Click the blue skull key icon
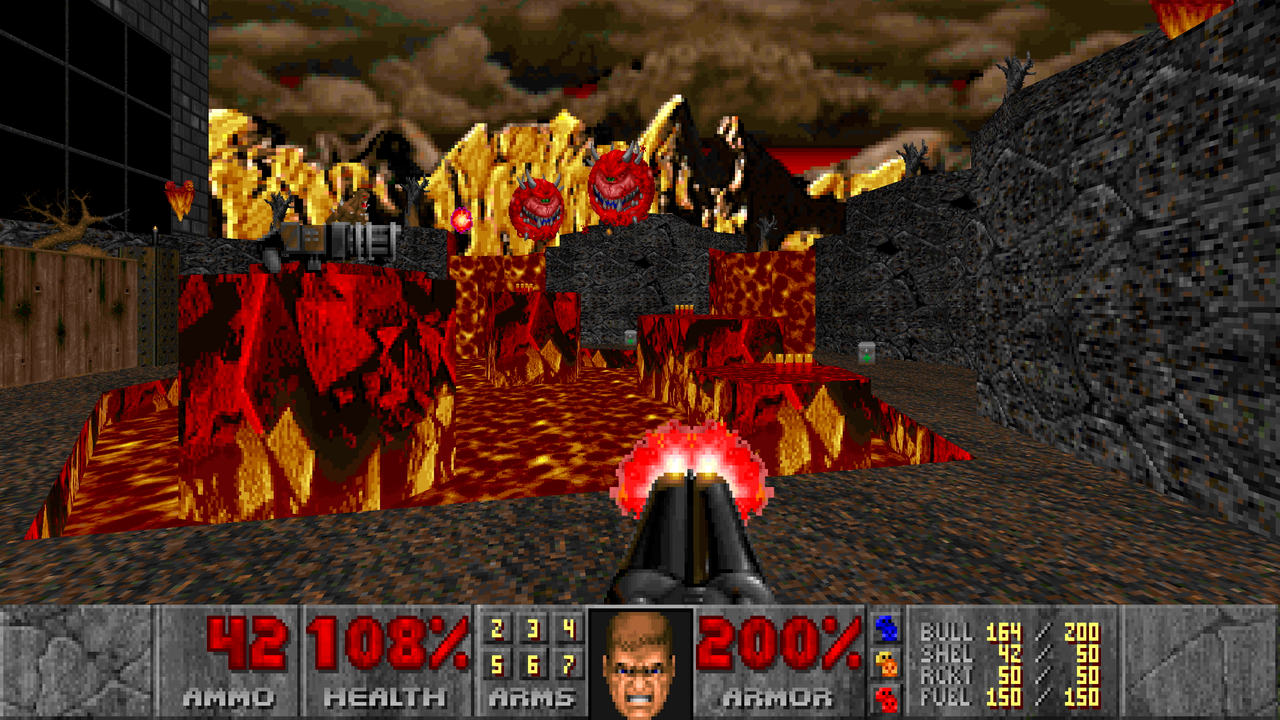 pos(886,627)
